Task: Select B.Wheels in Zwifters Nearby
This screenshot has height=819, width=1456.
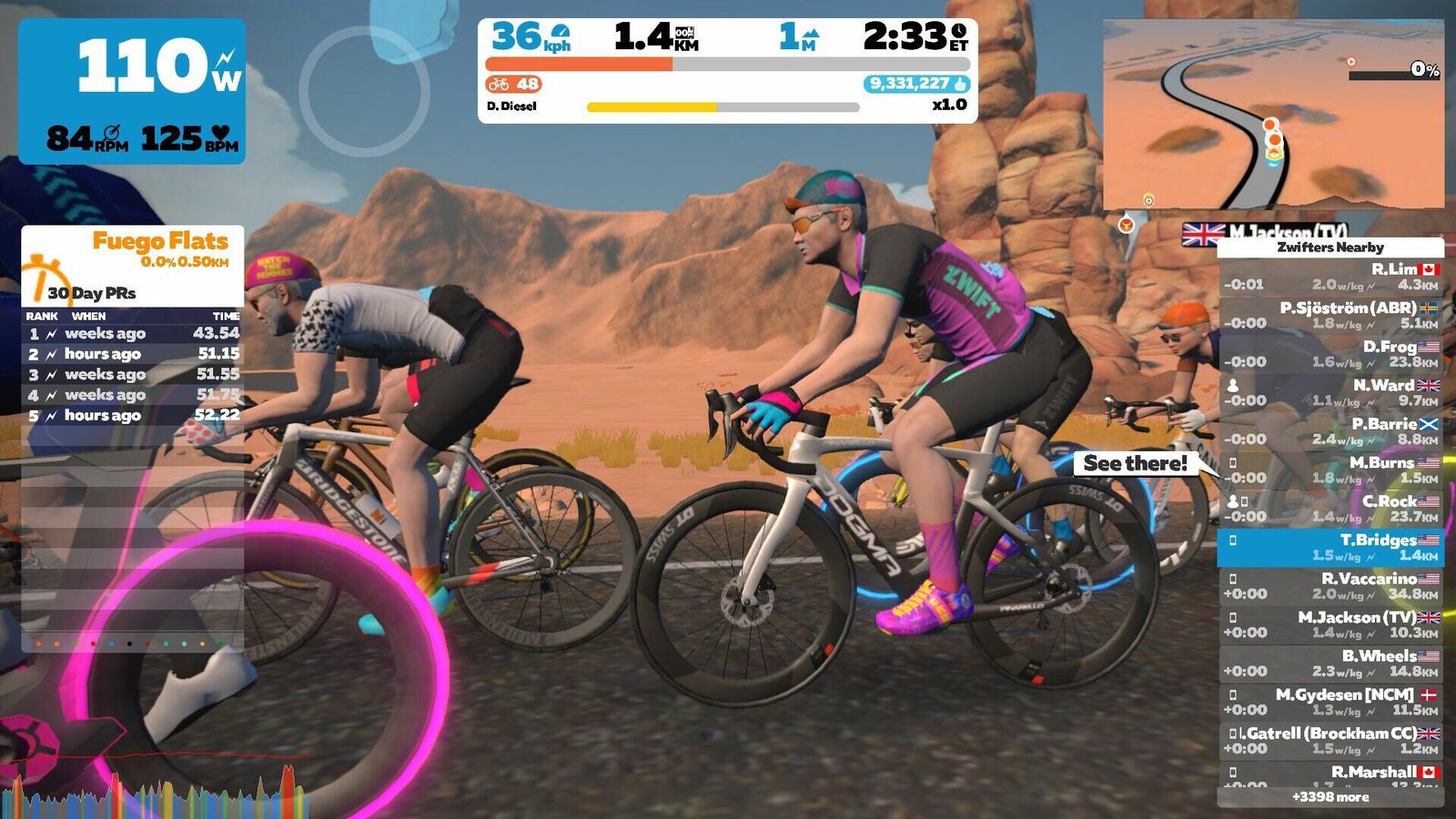Action: [1330, 663]
